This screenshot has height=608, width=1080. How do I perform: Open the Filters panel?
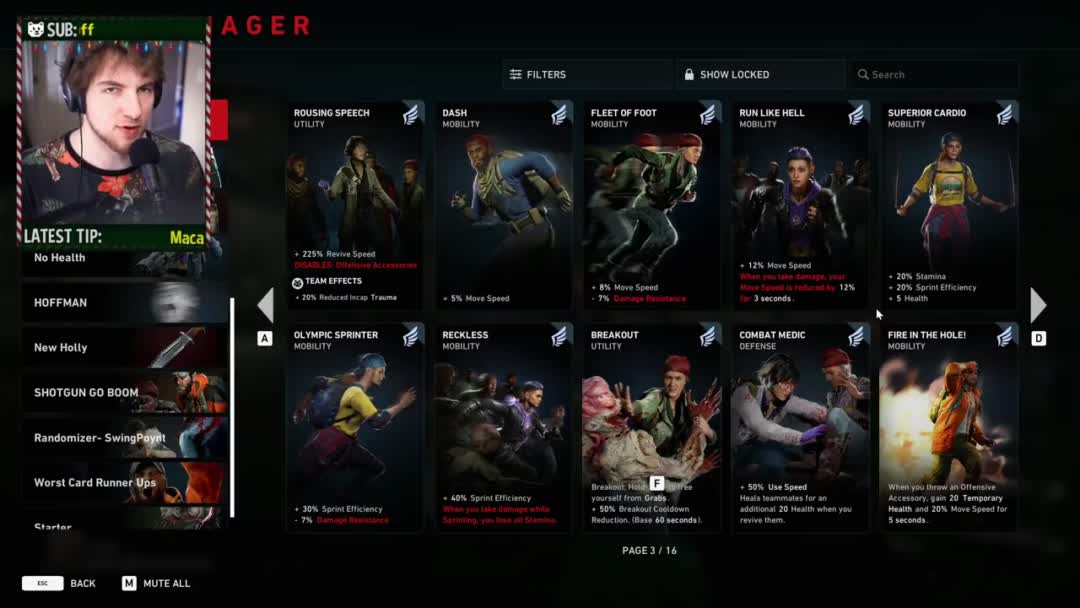pyautogui.click(x=586, y=74)
